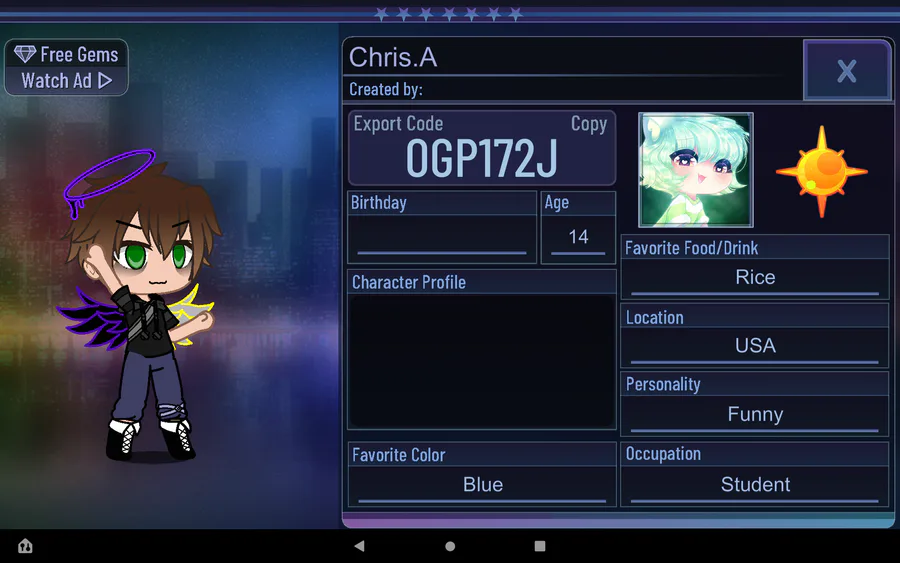This screenshot has height=563, width=900.
Task: Tap the Android home navigation button
Action: click(450, 546)
